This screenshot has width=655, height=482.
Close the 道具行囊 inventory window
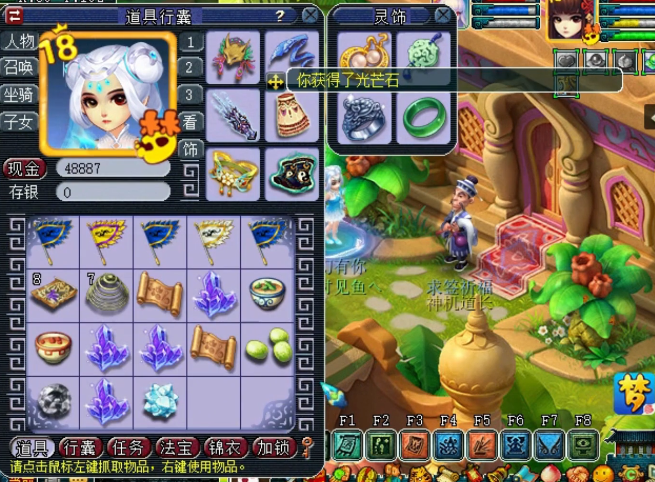pos(311,15)
